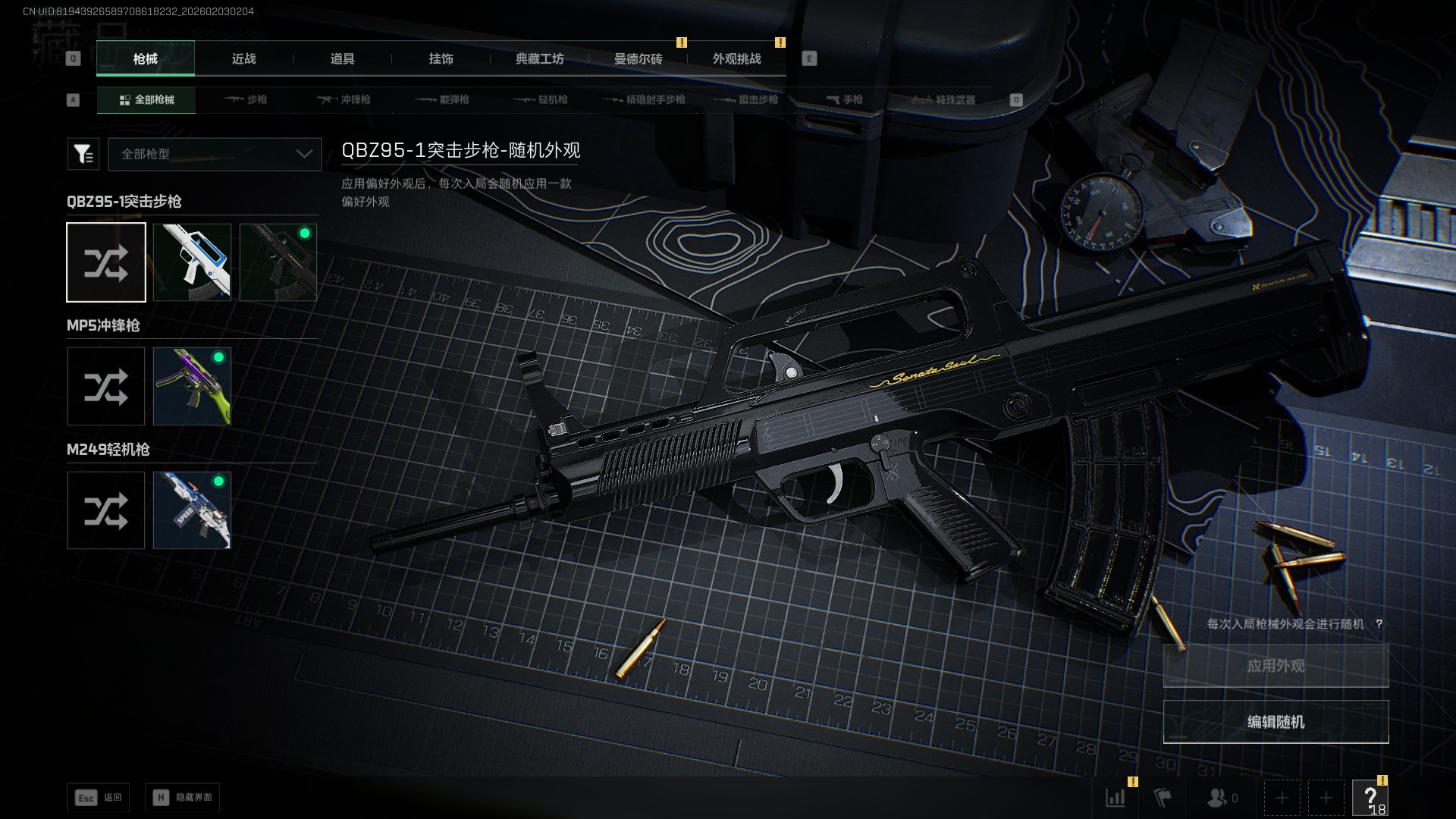Open the 道具 tab

click(x=342, y=59)
